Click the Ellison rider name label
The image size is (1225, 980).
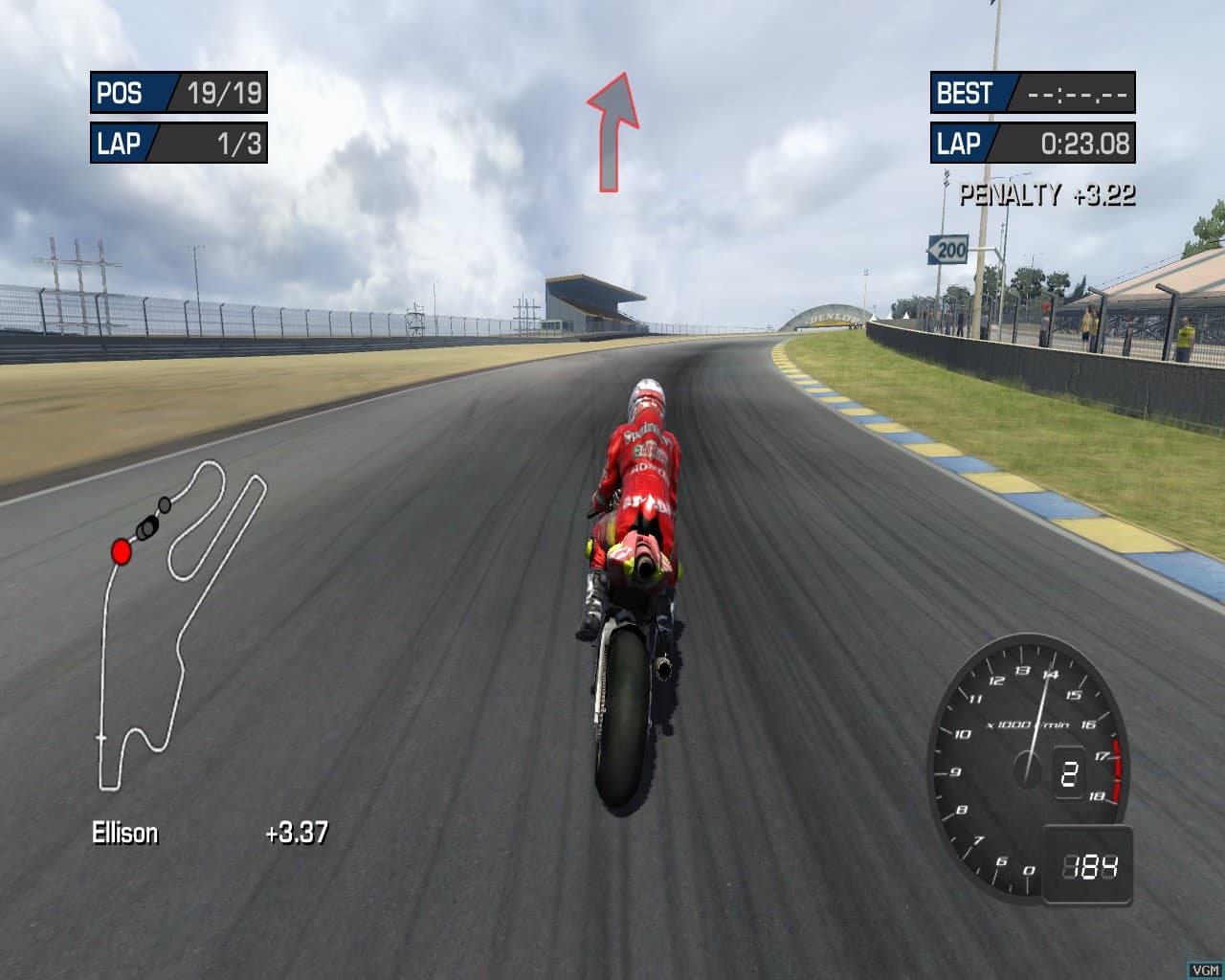point(123,834)
